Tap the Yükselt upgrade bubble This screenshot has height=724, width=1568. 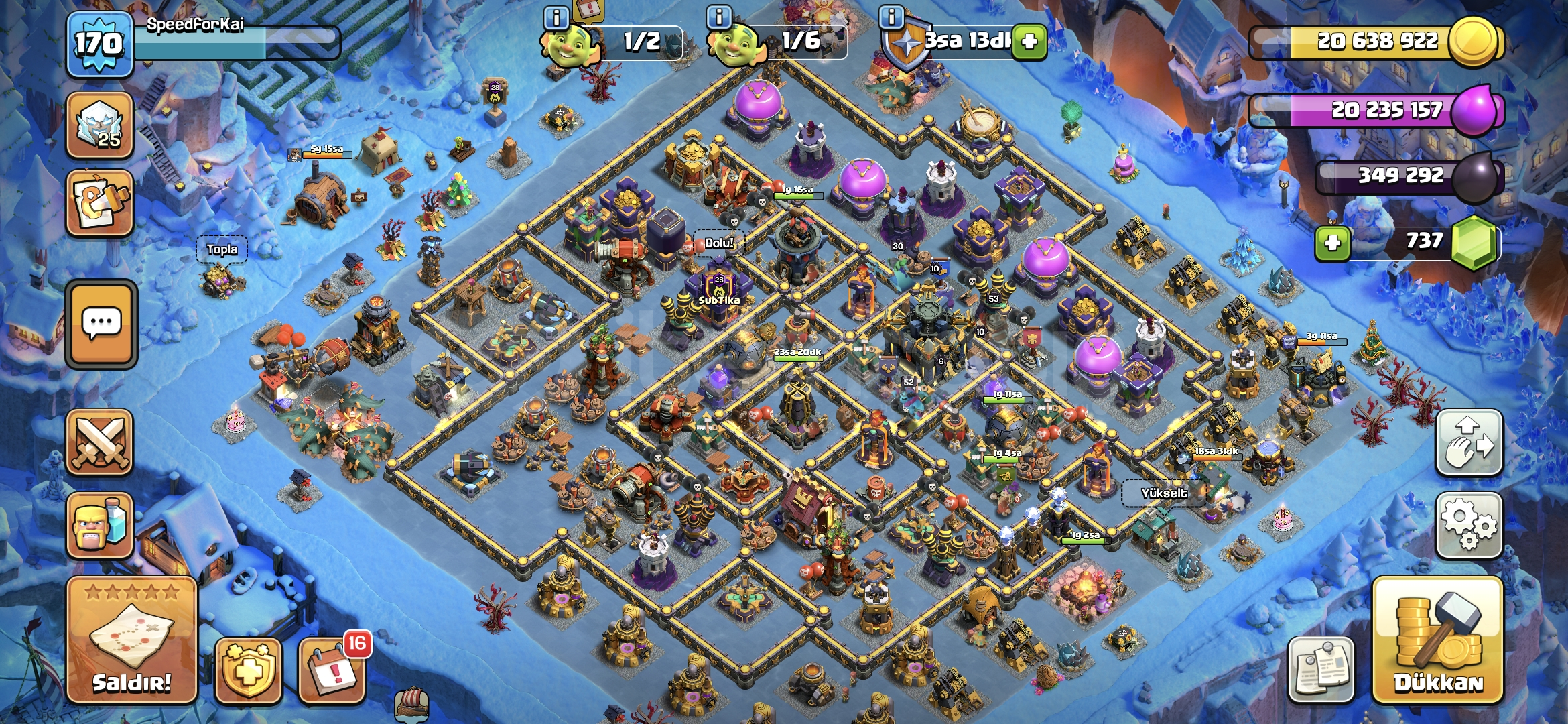click(x=1164, y=493)
